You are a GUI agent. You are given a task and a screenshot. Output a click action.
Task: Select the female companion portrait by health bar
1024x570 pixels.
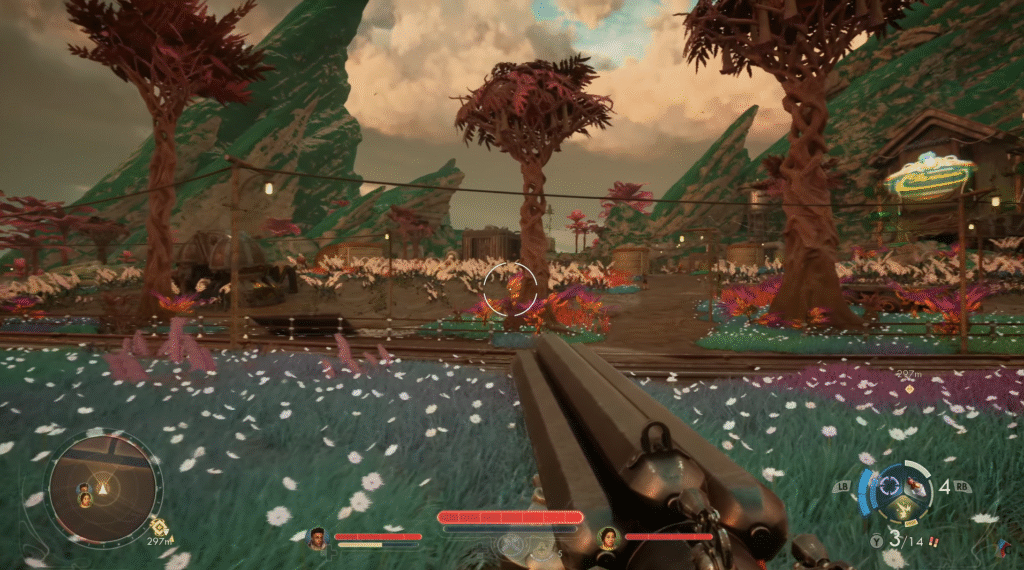[x=608, y=539]
